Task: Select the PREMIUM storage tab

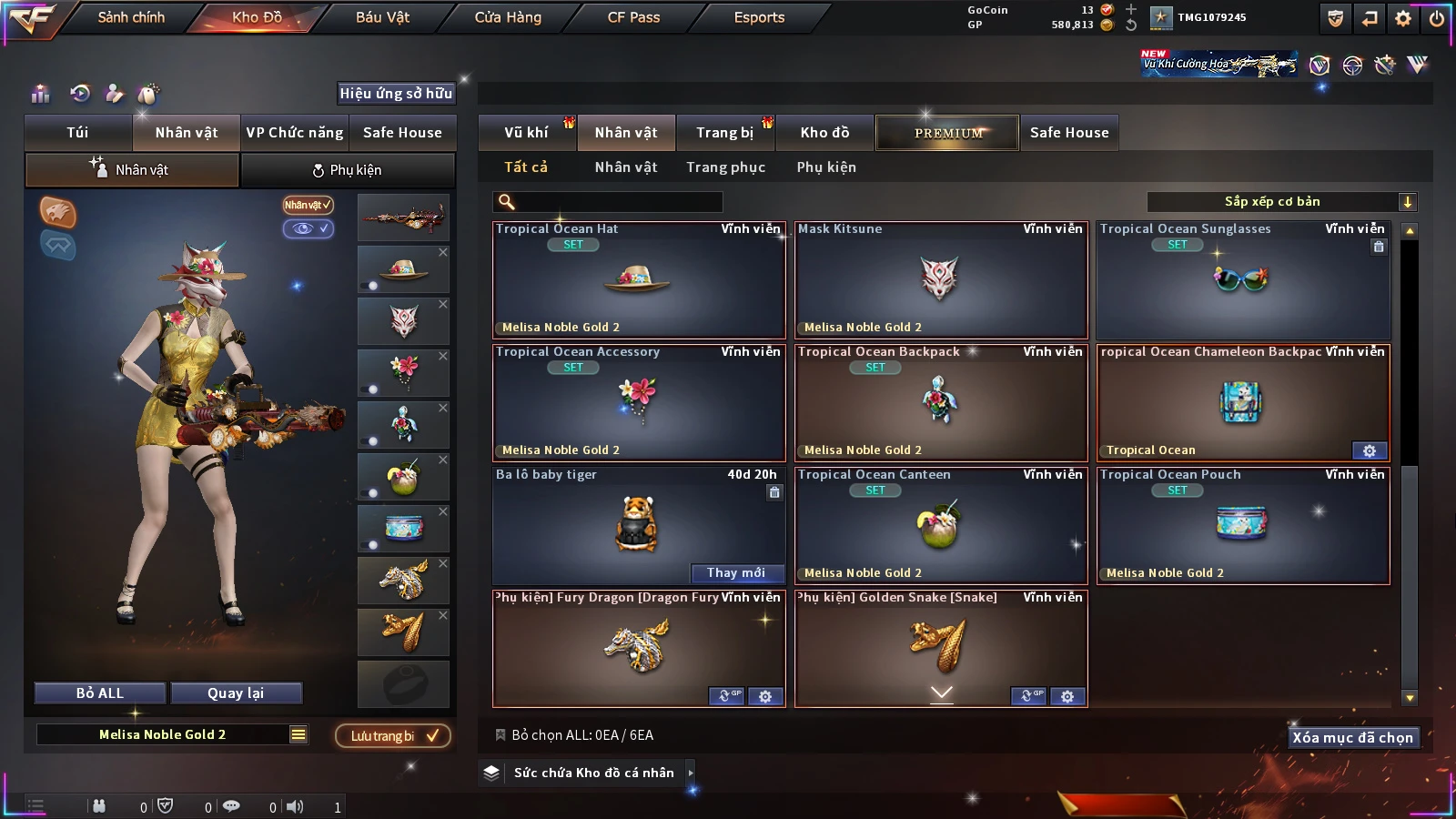Action: [x=948, y=133]
